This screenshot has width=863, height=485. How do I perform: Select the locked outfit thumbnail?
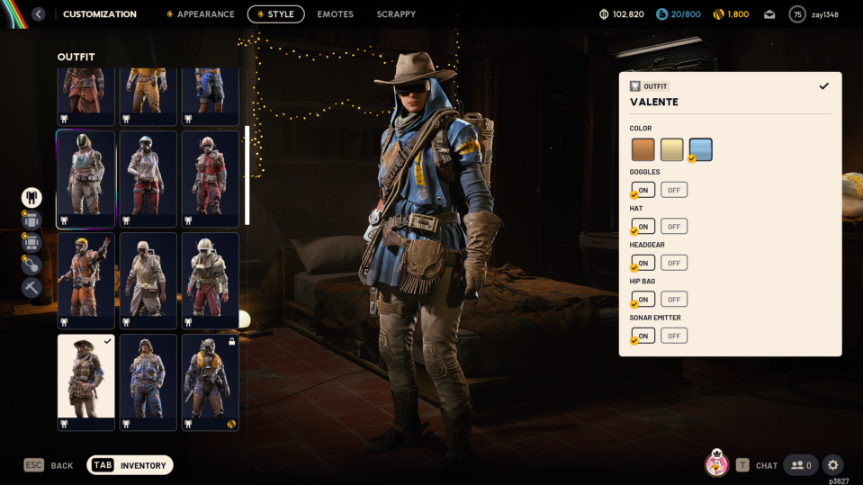210,382
